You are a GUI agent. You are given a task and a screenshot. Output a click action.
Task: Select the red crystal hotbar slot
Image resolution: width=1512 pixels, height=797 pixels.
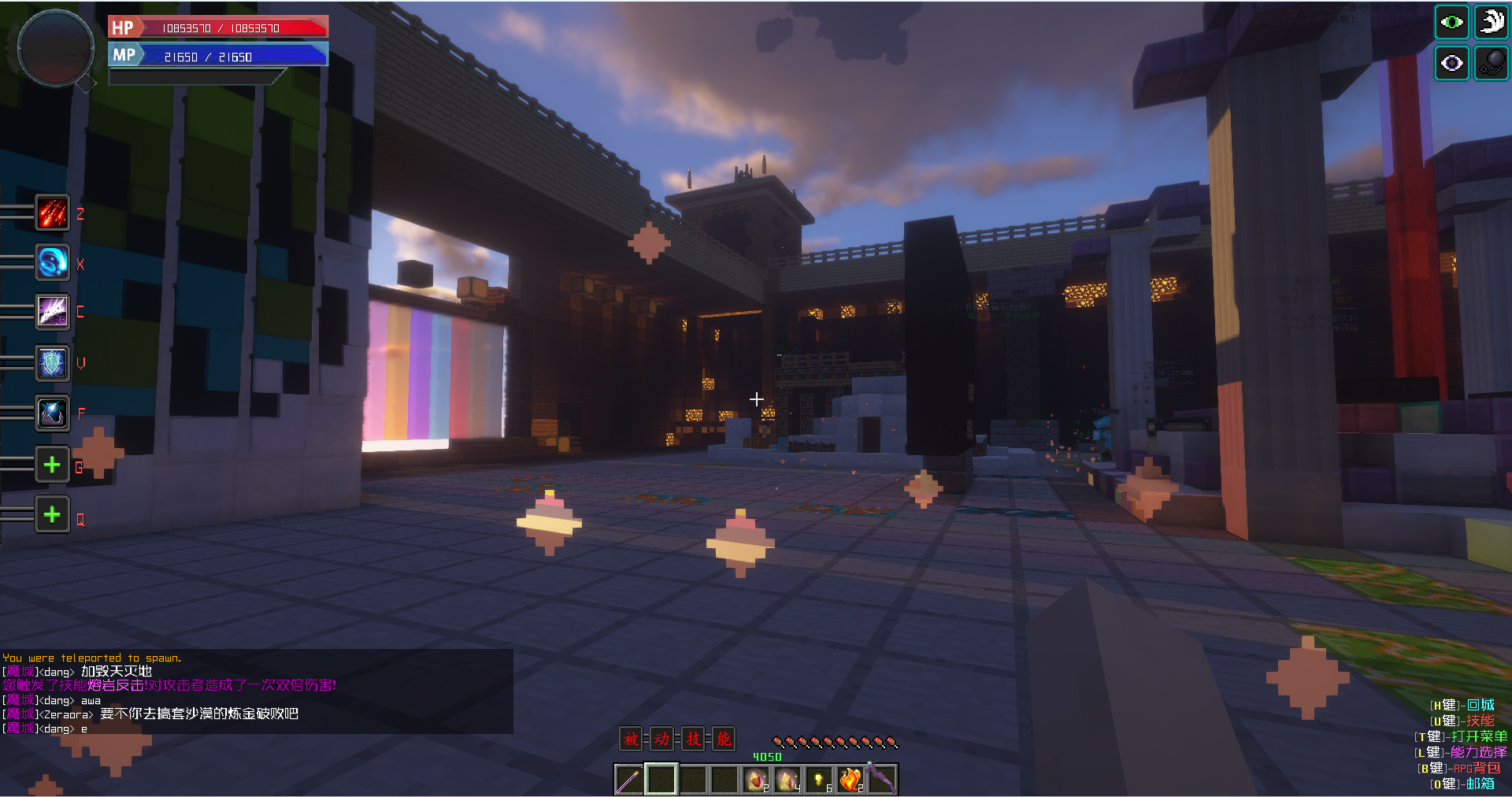point(756,780)
